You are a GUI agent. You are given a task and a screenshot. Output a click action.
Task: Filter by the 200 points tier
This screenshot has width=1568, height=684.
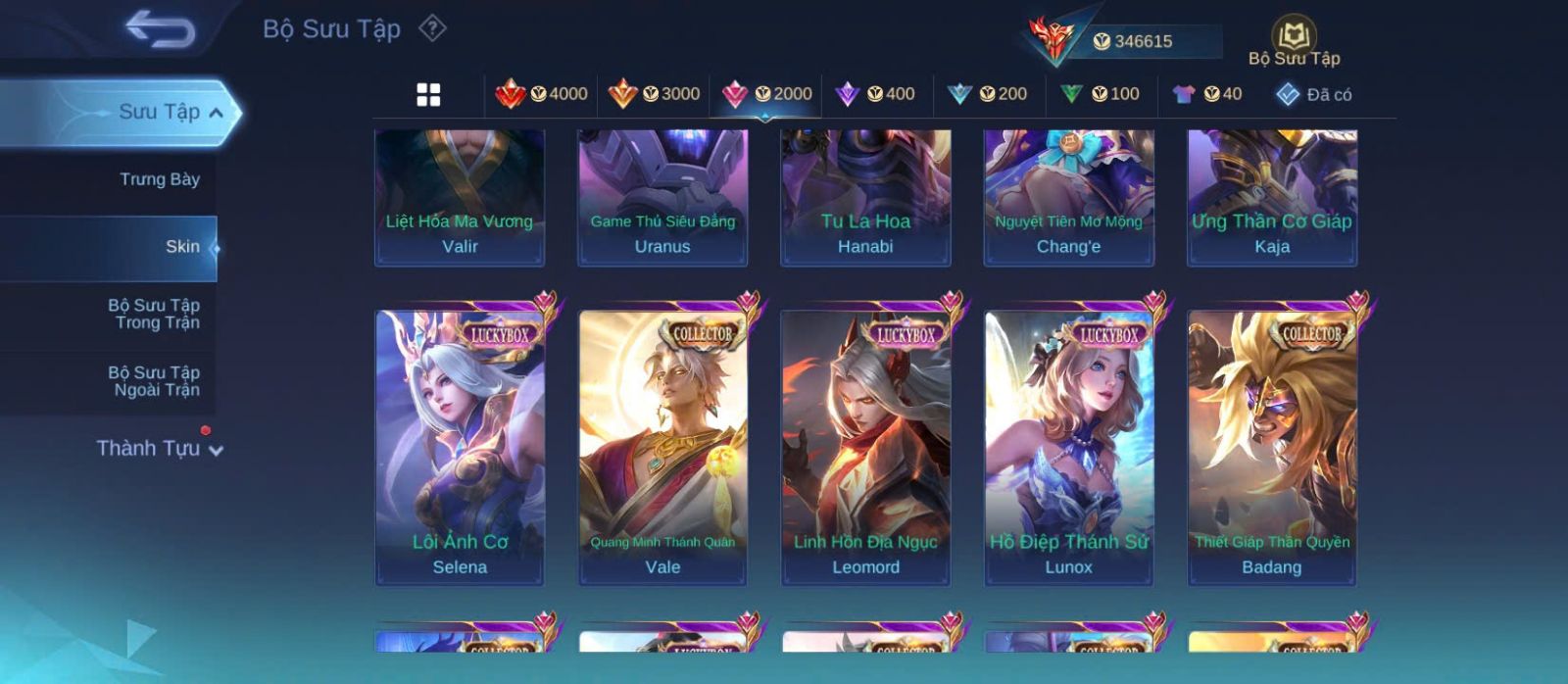pyautogui.click(x=988, y=94)
